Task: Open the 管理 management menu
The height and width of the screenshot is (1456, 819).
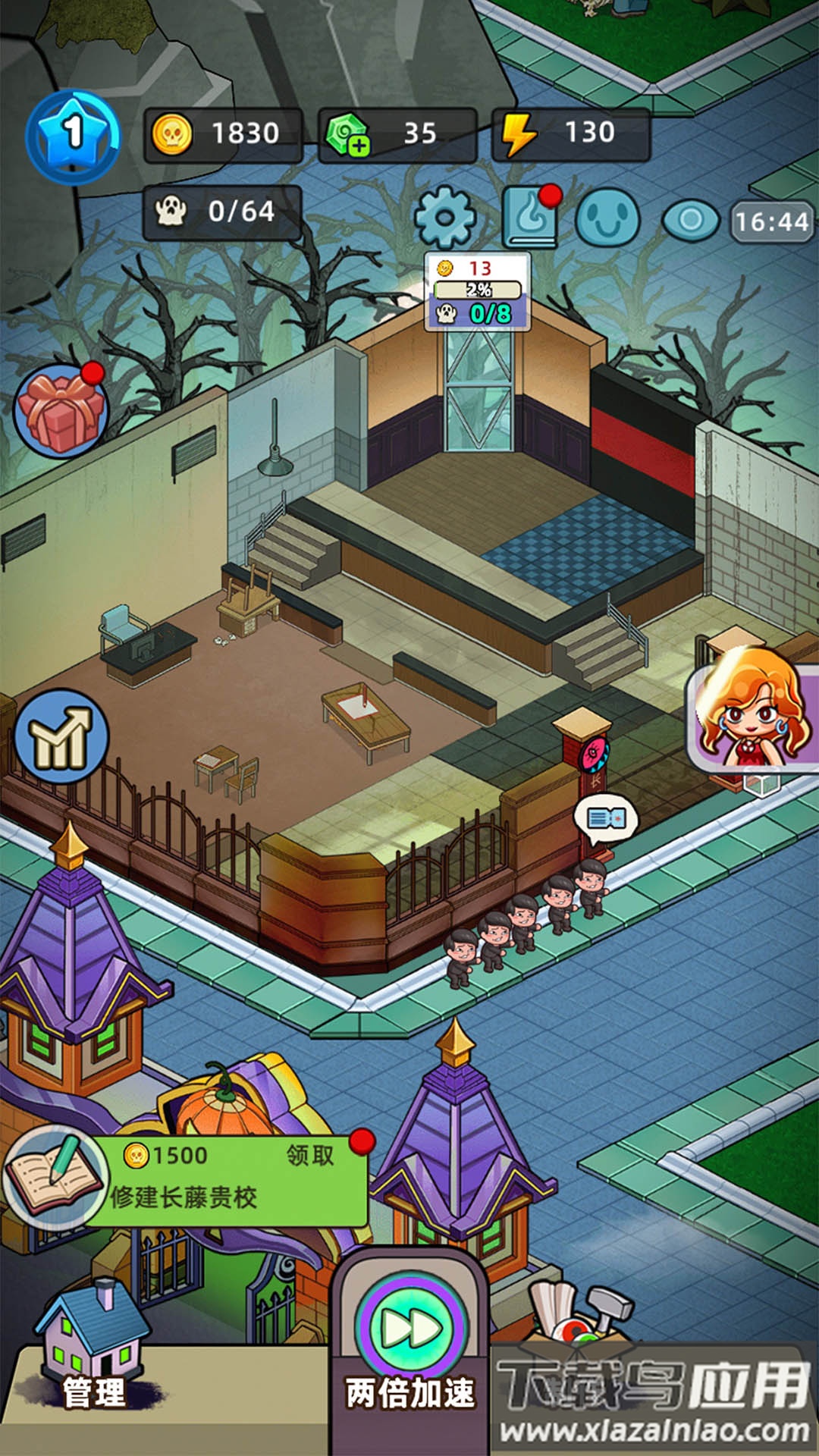Action: 94,1357
